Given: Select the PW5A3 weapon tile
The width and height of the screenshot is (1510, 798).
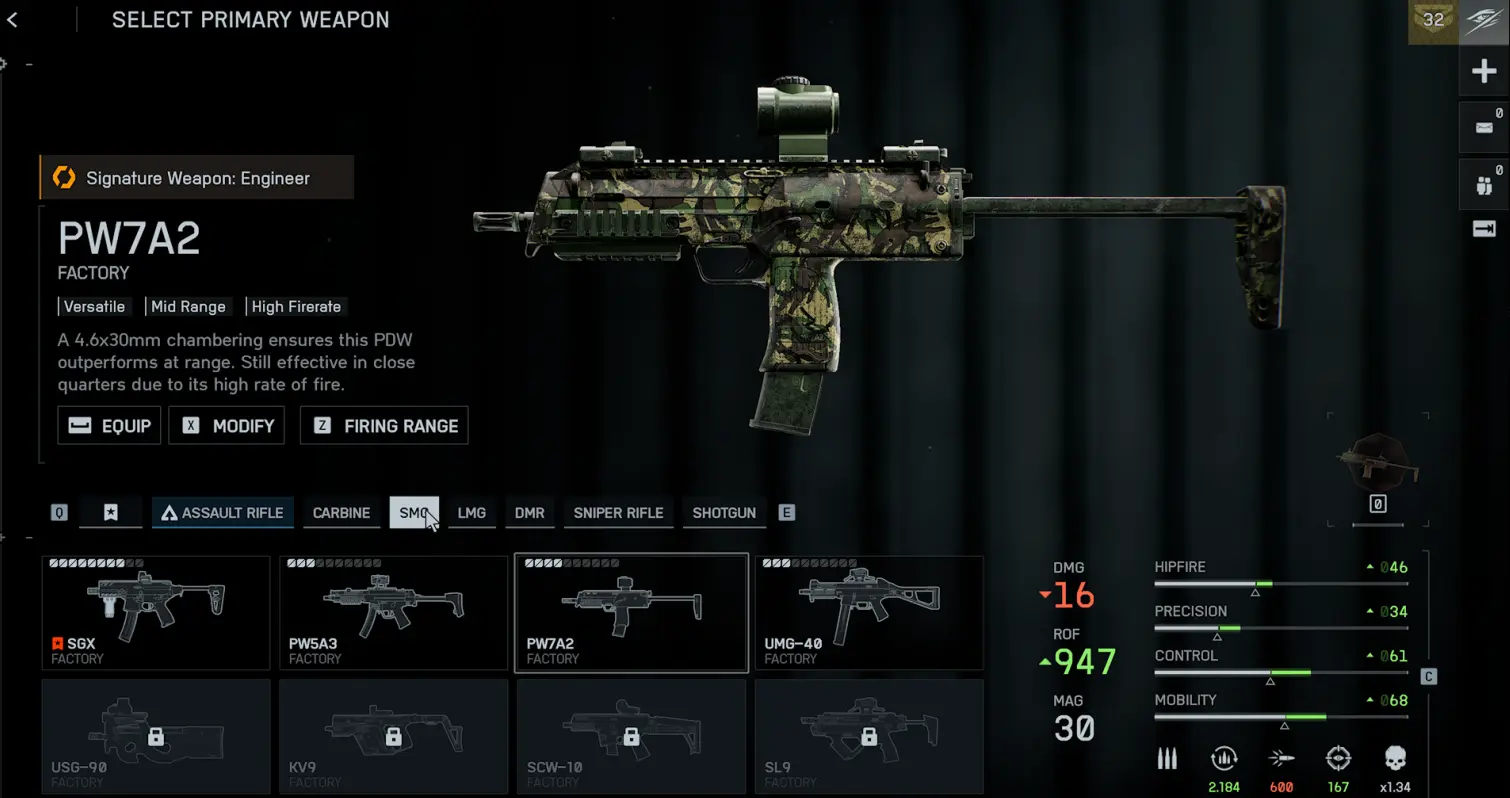Looking at the screenshot, I should click(393, 613).
